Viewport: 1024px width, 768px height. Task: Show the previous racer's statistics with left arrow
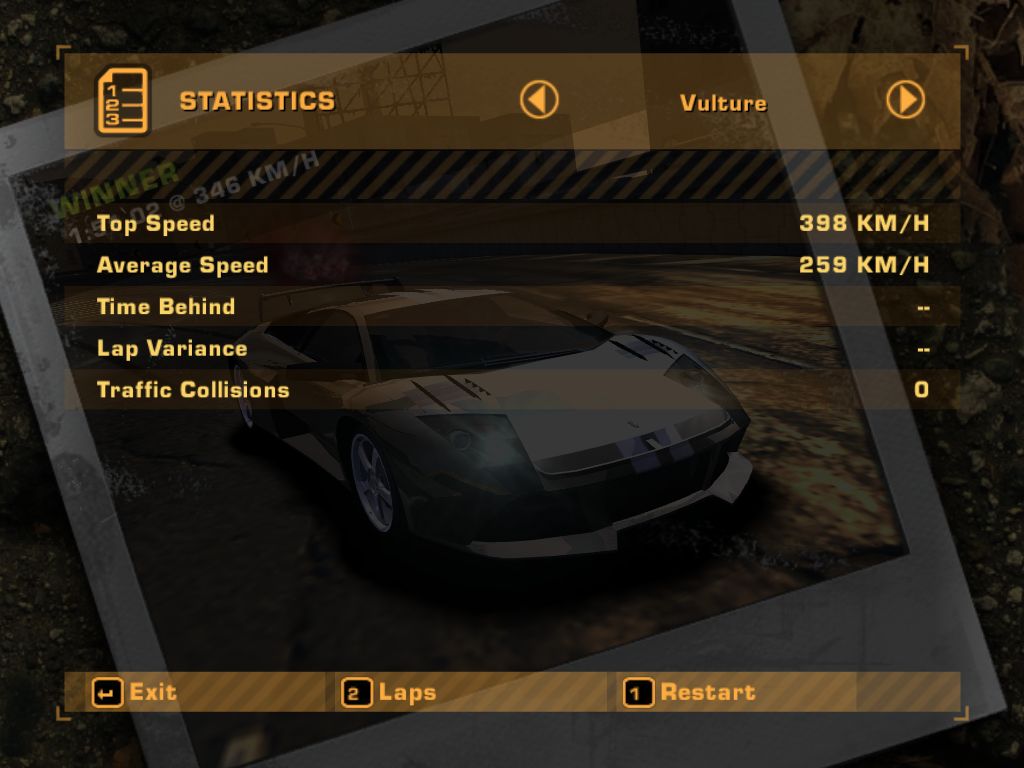pos(539,100)
